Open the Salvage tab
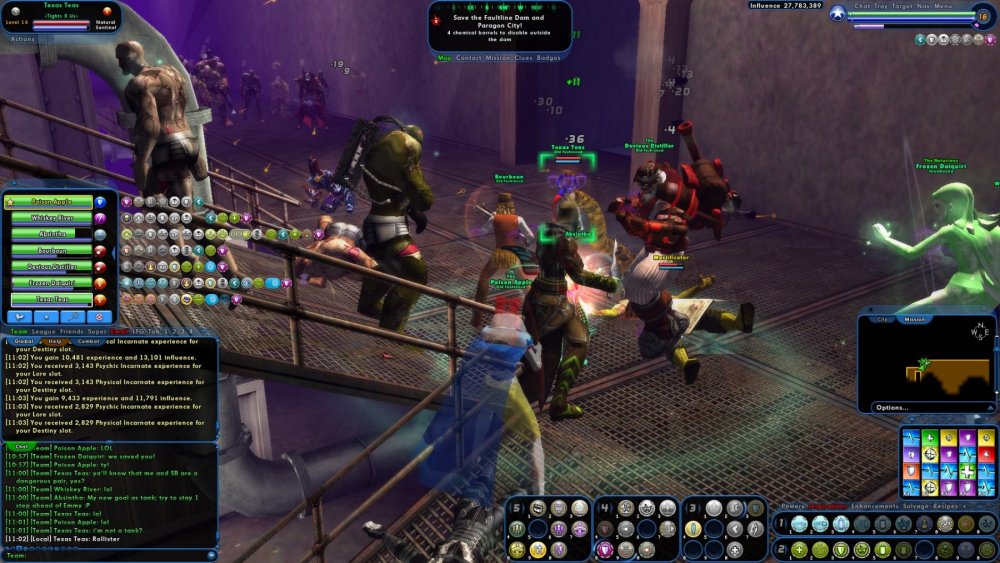Viewport: 1000px width, 563px height. point(917,506)
